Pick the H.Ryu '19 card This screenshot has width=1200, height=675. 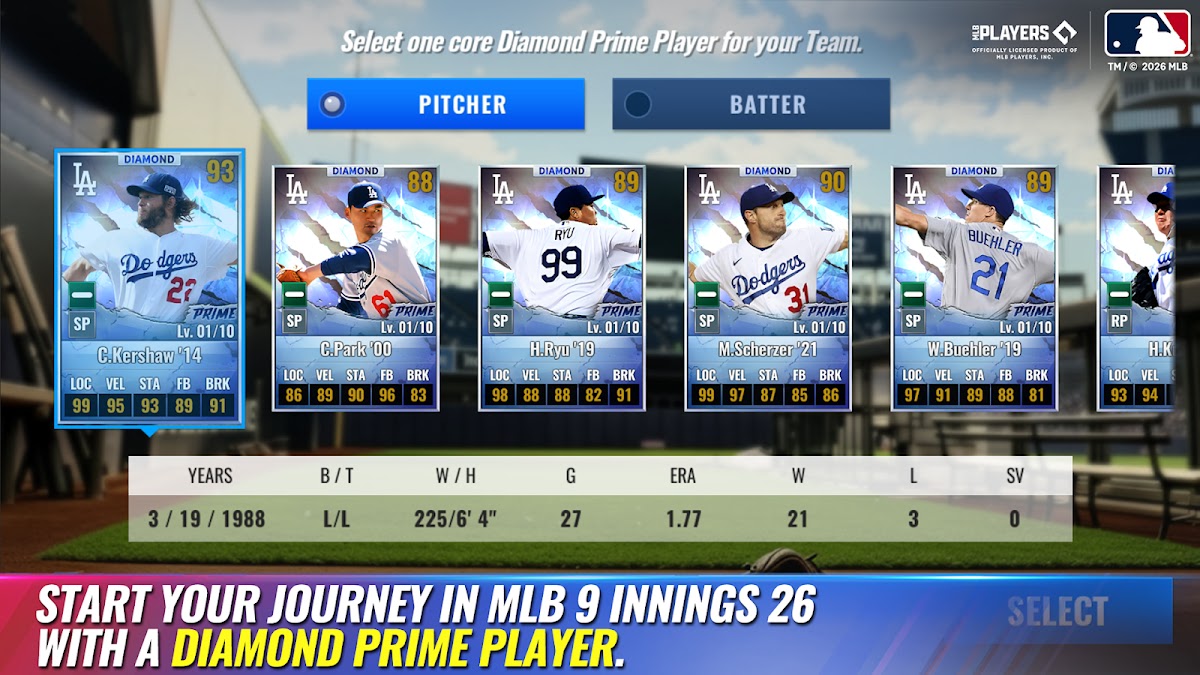[x=562, y=288]
